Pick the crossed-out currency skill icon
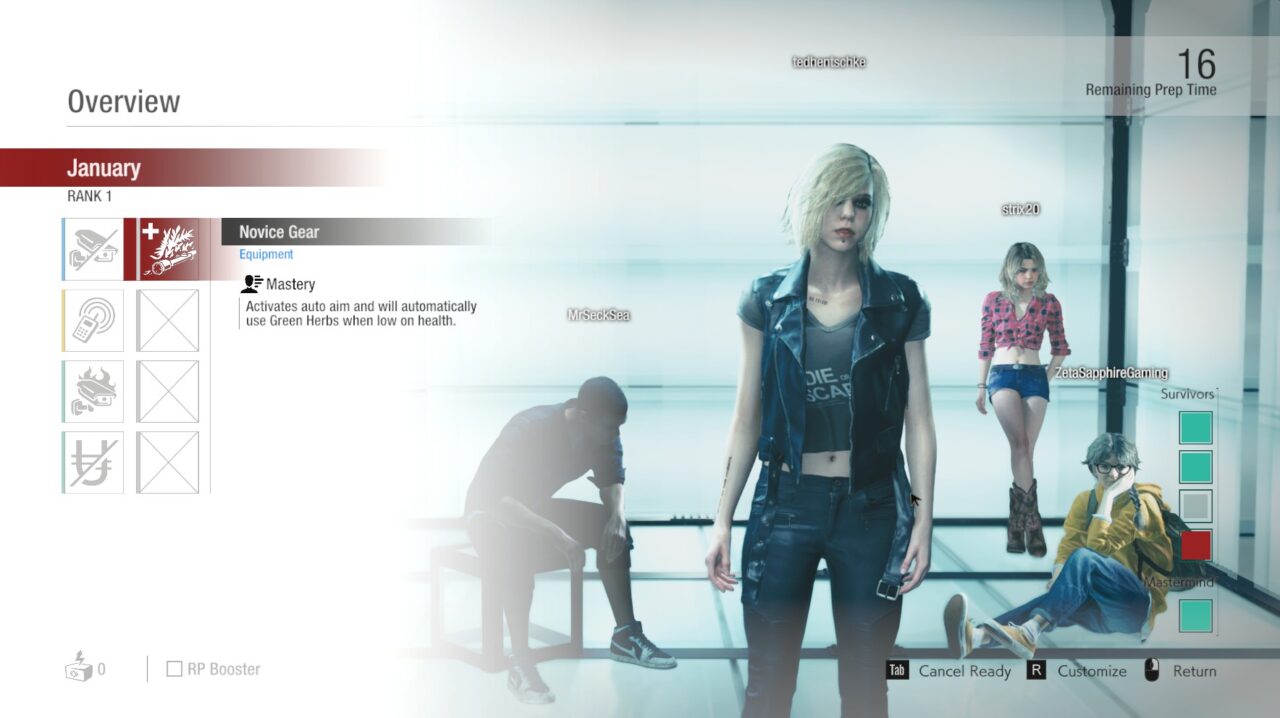 point(94,462)
